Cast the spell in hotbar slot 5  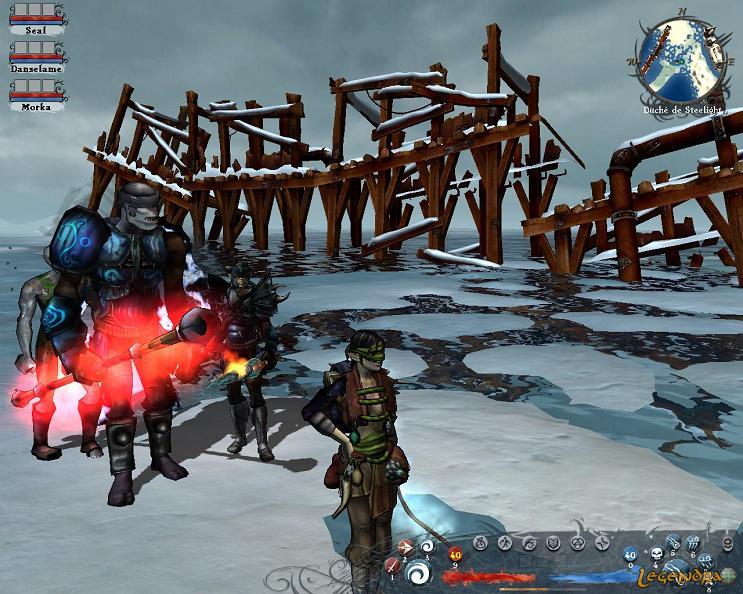tap(674, 543)
